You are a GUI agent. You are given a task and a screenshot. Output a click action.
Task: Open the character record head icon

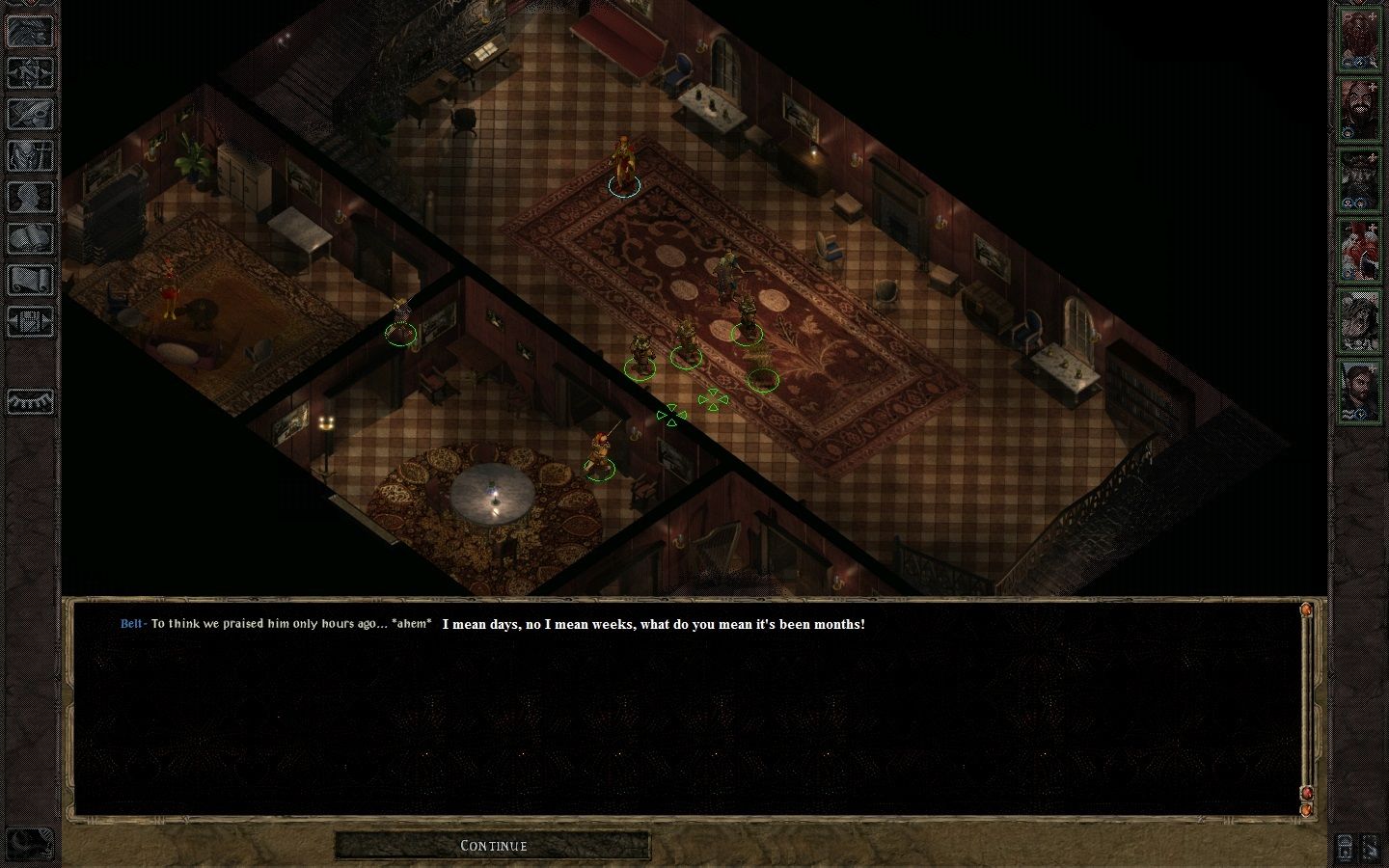coord(30,197)
